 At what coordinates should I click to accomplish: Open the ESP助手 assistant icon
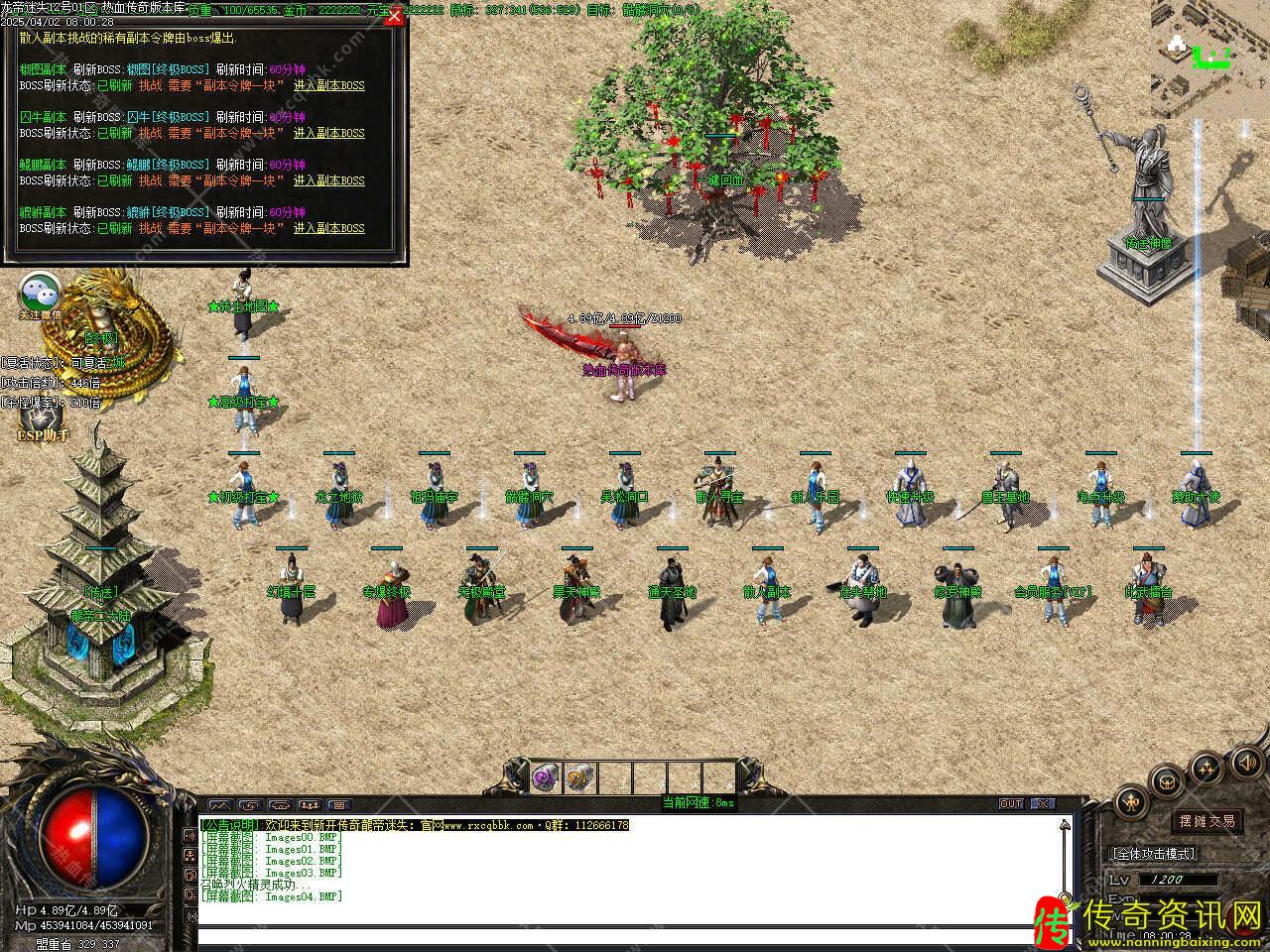[43, 422]
